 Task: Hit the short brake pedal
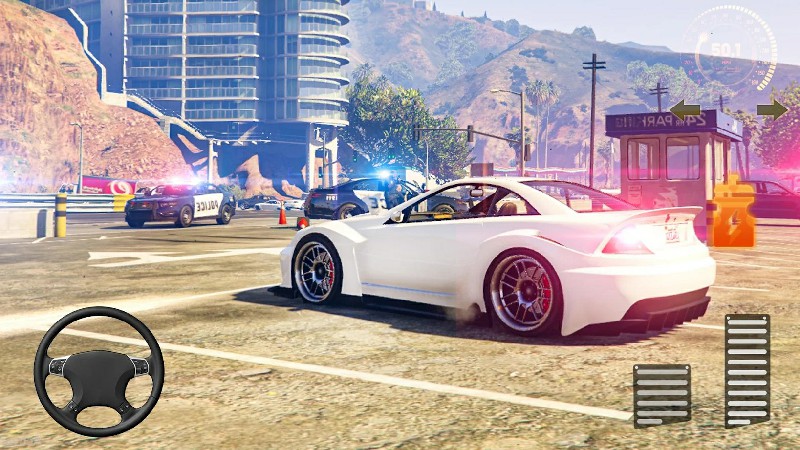(661, 395)
